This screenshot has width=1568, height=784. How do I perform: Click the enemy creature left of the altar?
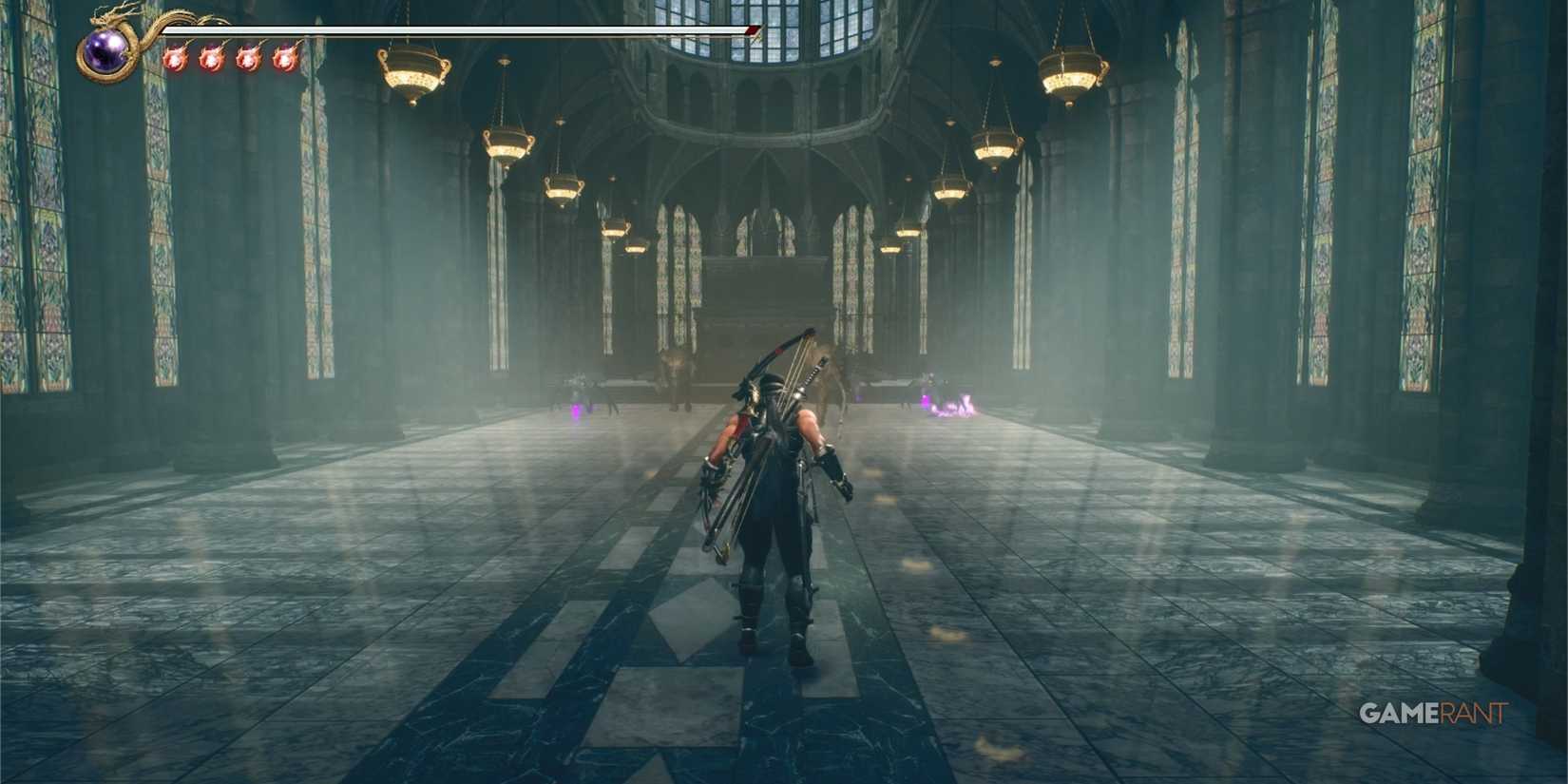click(674, 371)
